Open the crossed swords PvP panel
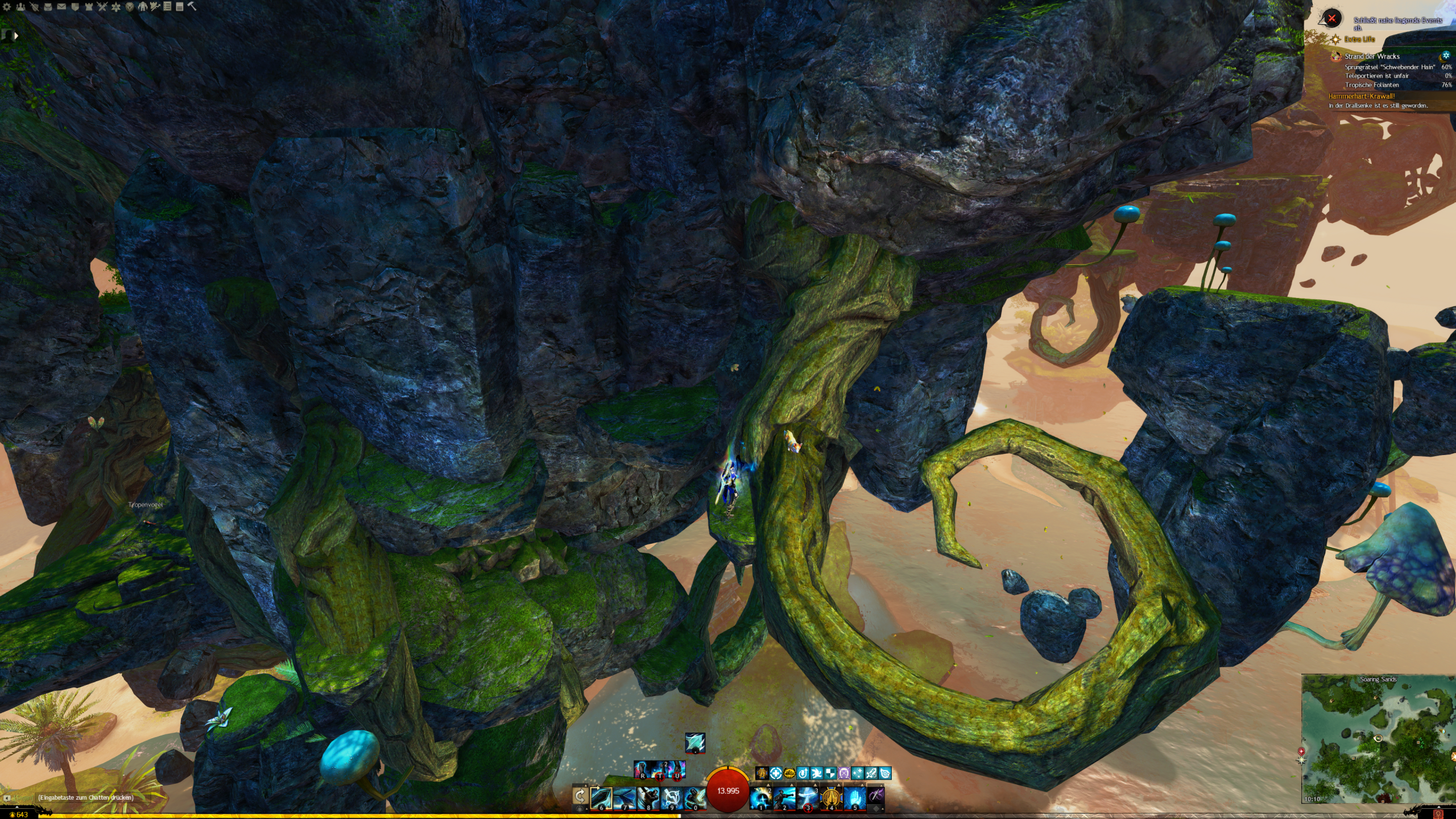 tap(102, 7)
